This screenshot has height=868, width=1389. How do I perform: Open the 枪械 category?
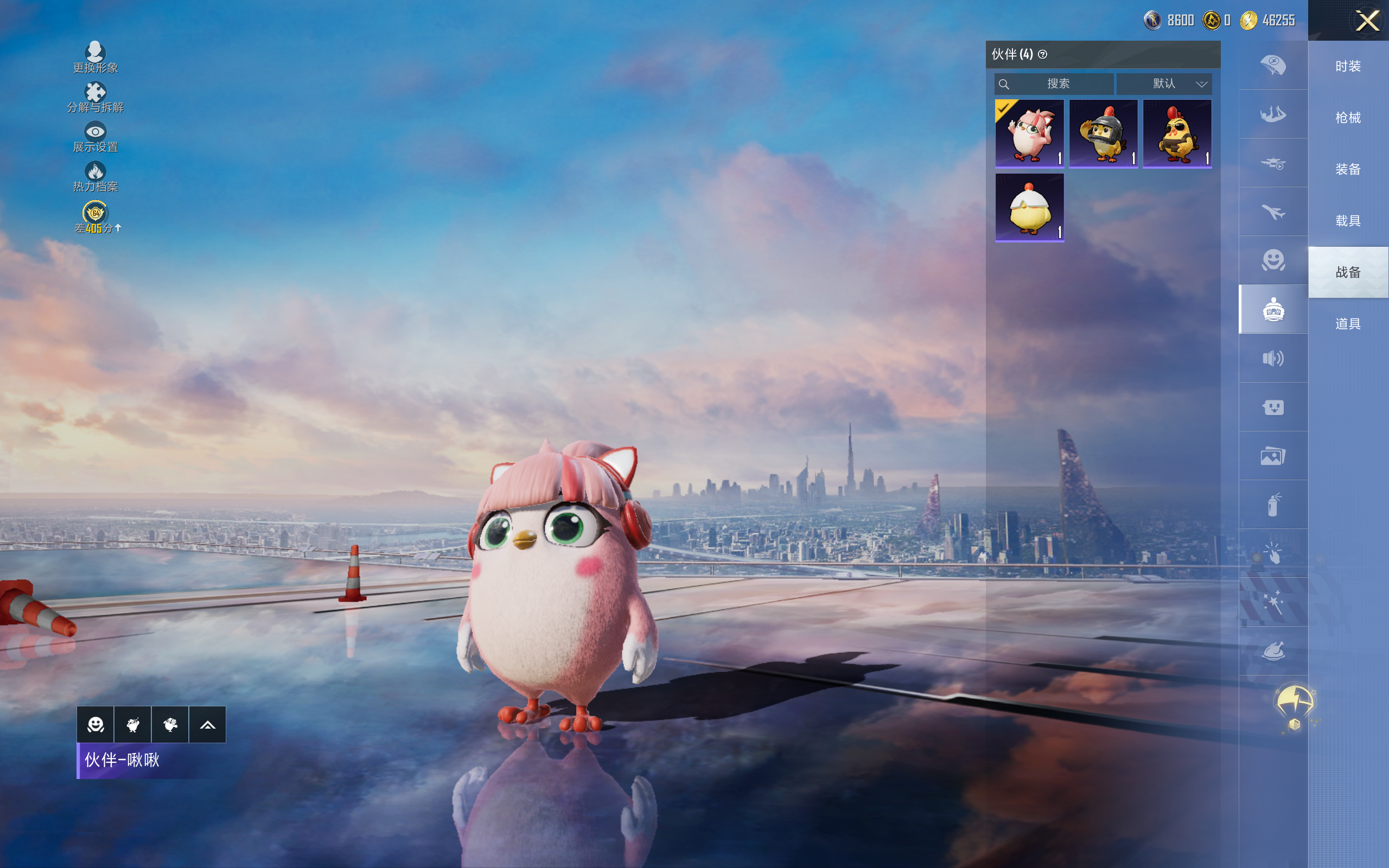point(1348,118)
